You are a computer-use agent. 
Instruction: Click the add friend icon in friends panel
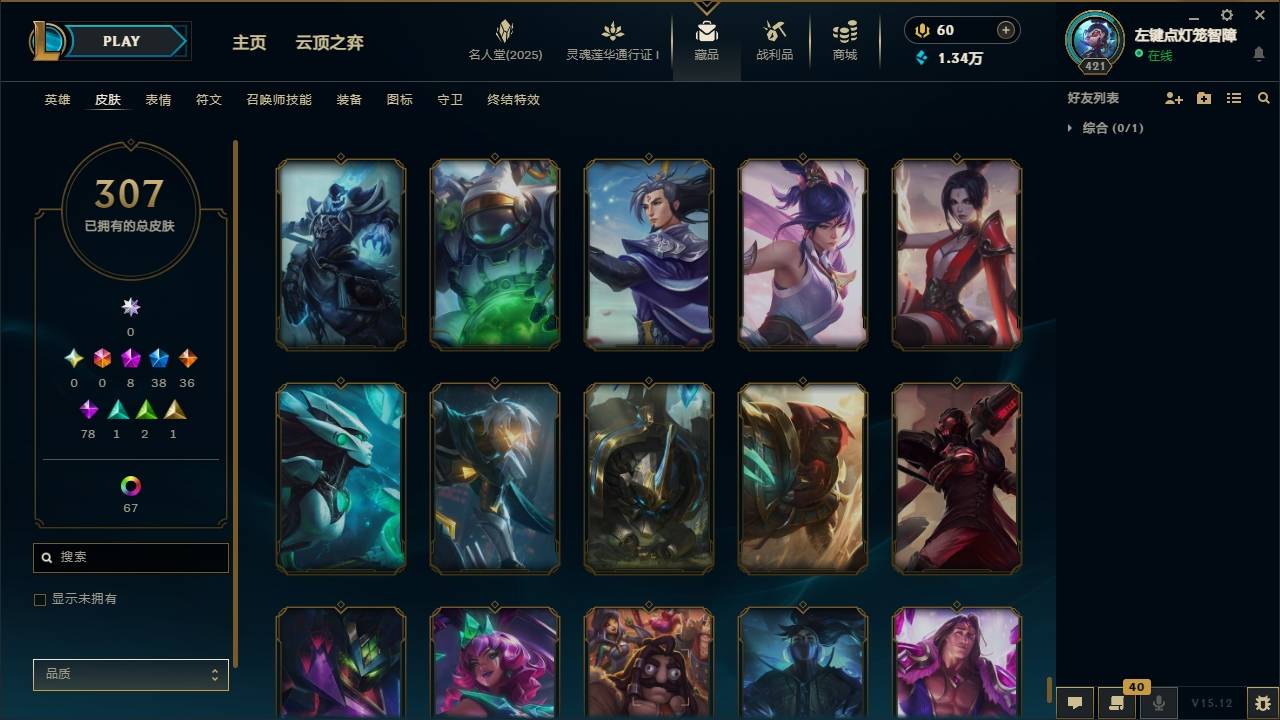1172,97
